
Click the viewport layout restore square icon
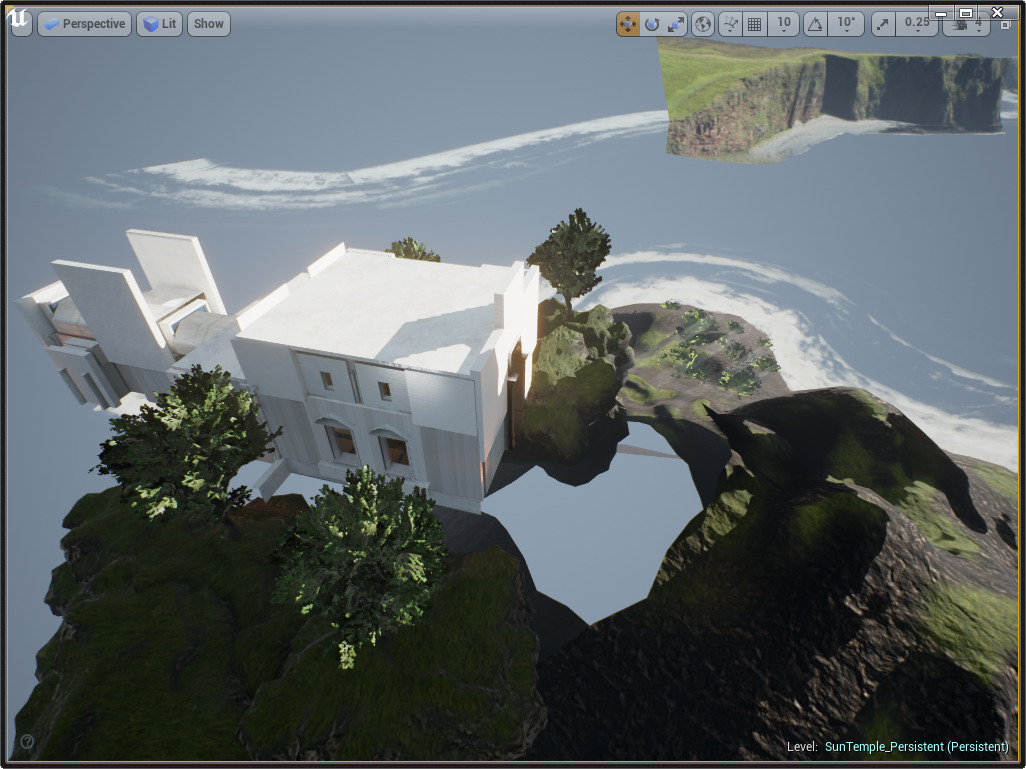(1005, 25)
